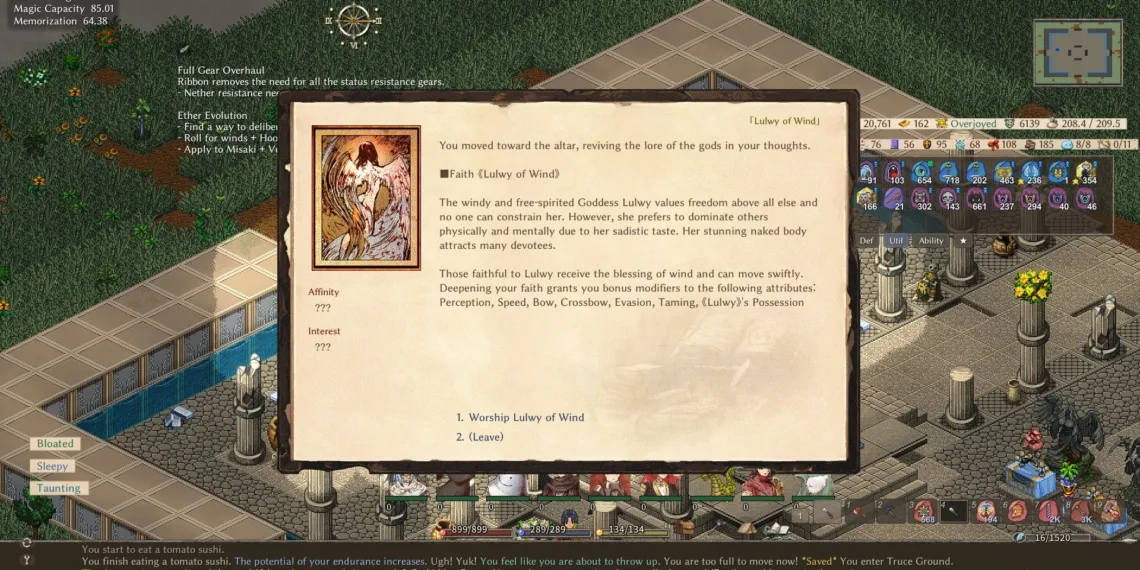1140x570 pixels.
Task: Show the Ability tab
Action: (931, 241)
